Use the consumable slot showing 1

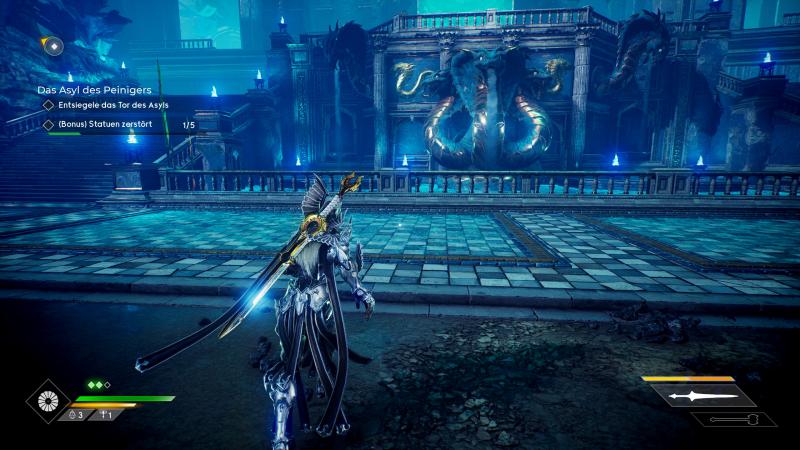point(104,414)
